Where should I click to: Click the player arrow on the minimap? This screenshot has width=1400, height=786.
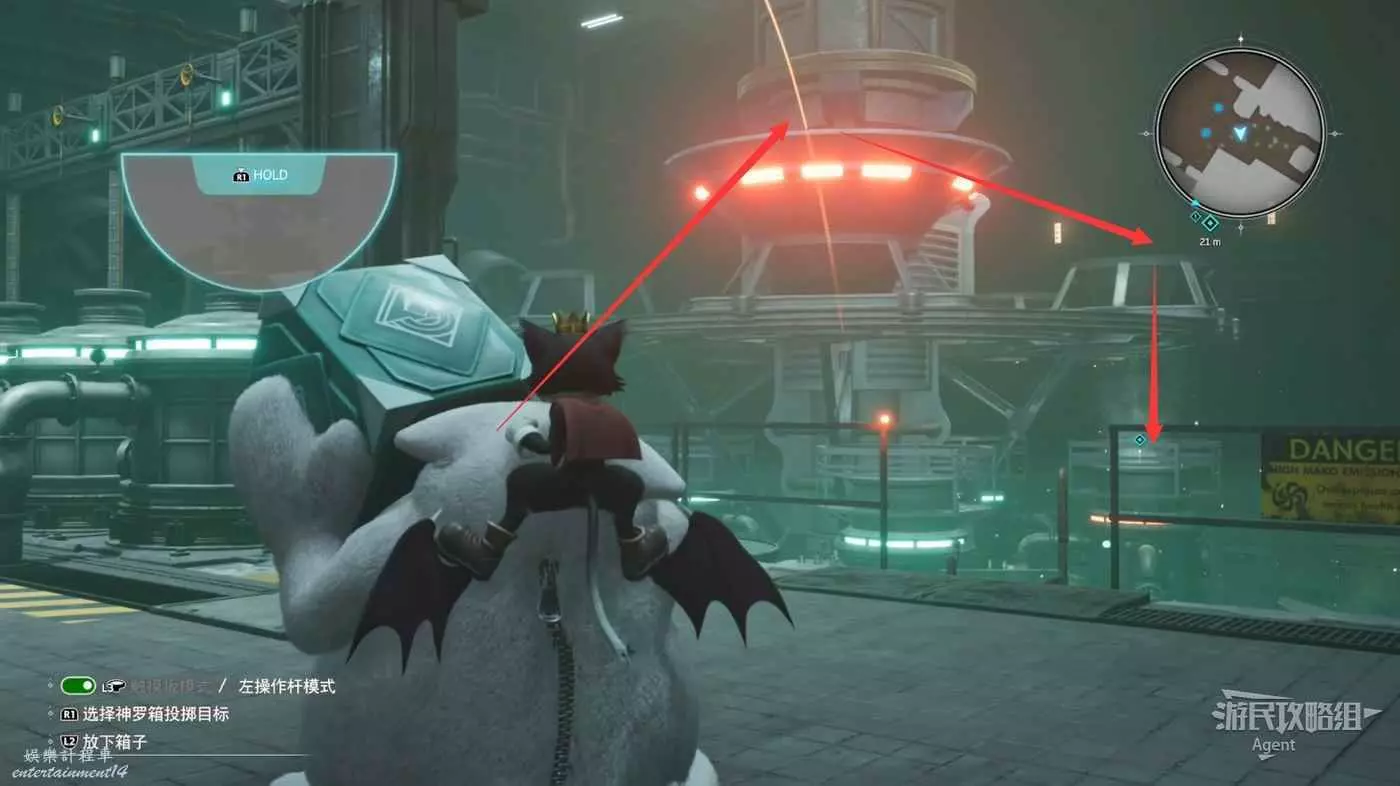[1240, 132]
